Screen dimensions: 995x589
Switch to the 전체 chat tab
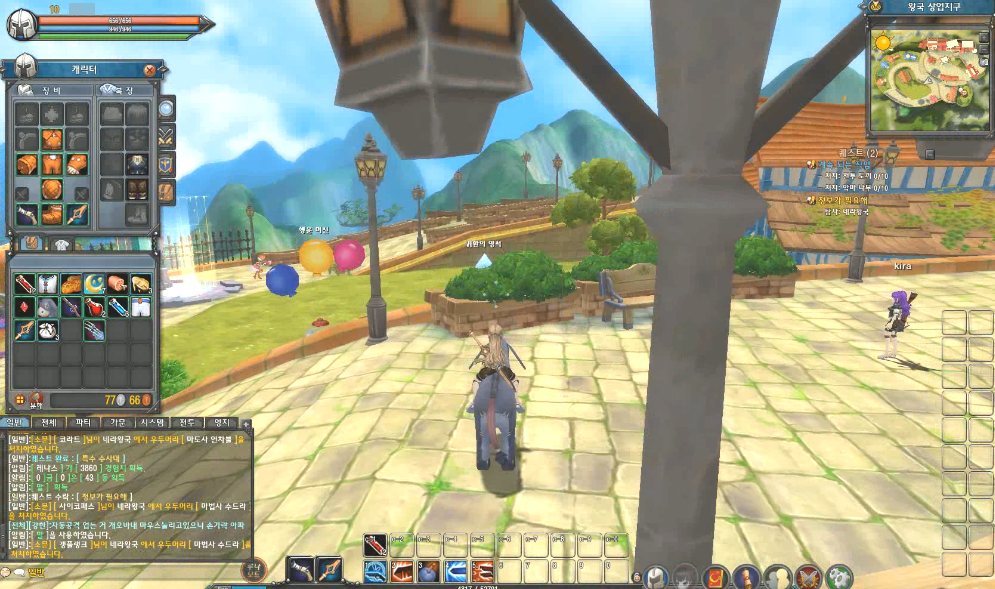click(47, 423)
